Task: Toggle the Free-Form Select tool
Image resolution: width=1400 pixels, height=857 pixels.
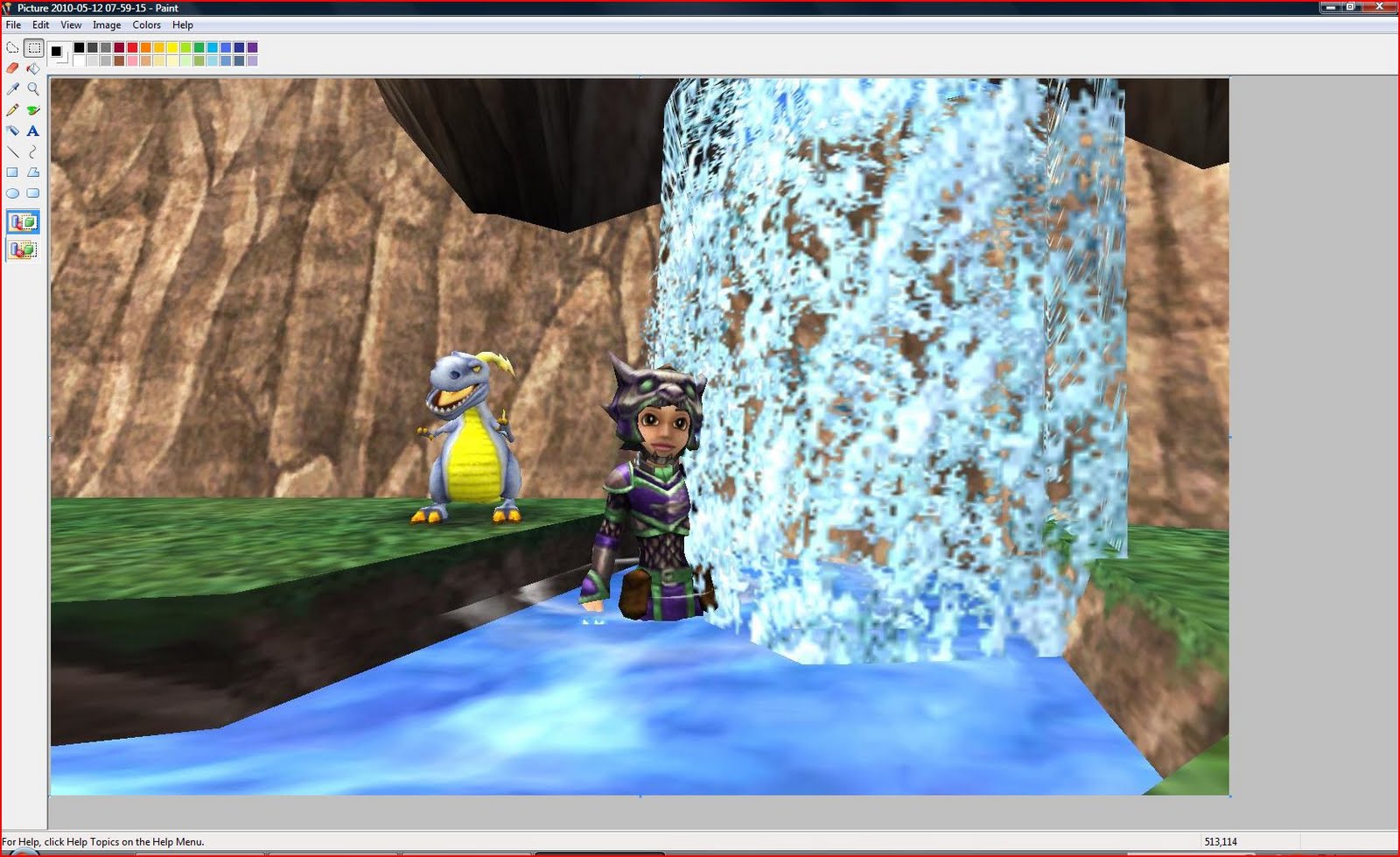Action: pyautogui.click(x=11, y=48)
